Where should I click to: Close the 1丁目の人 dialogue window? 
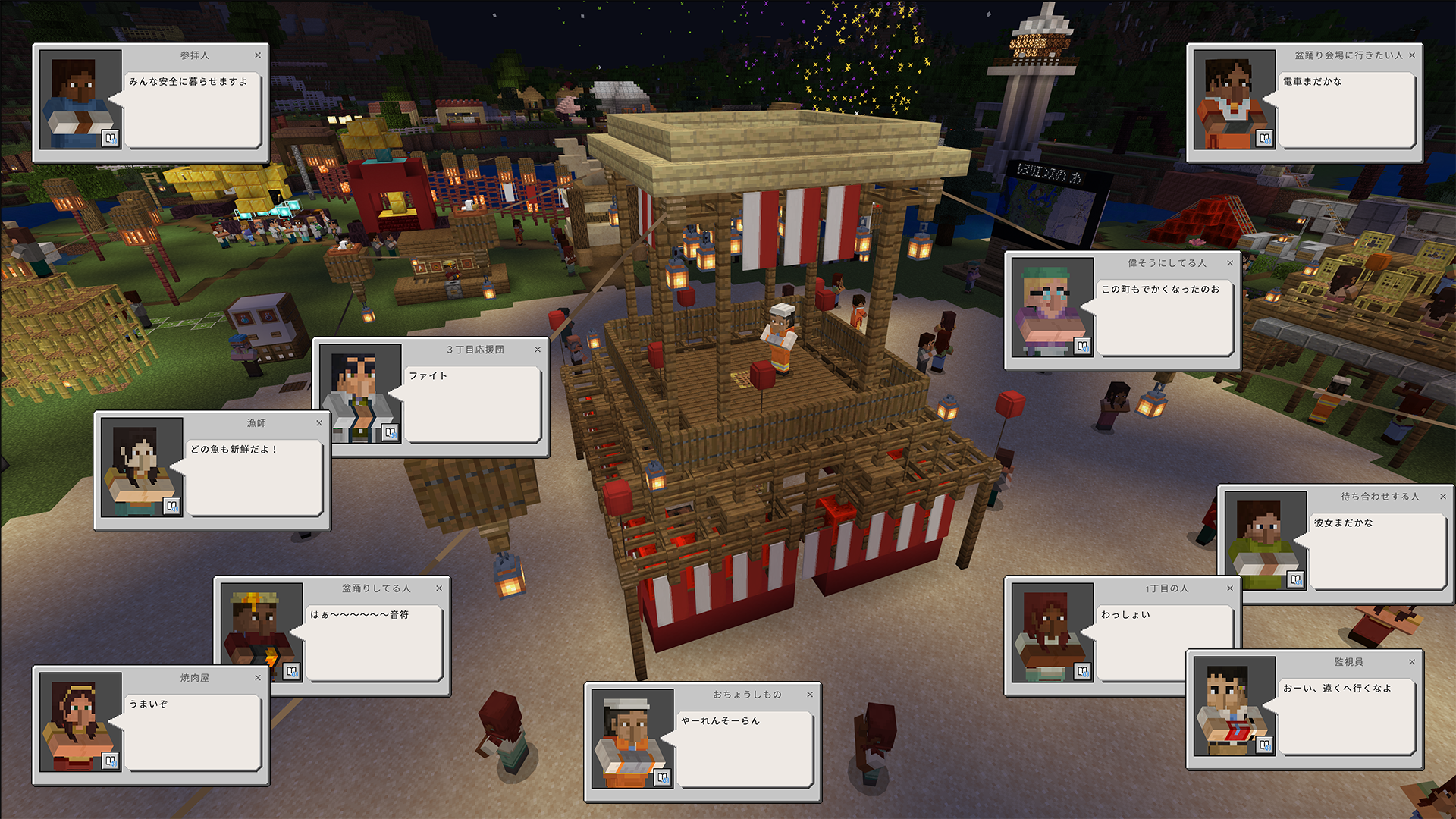1230,588
